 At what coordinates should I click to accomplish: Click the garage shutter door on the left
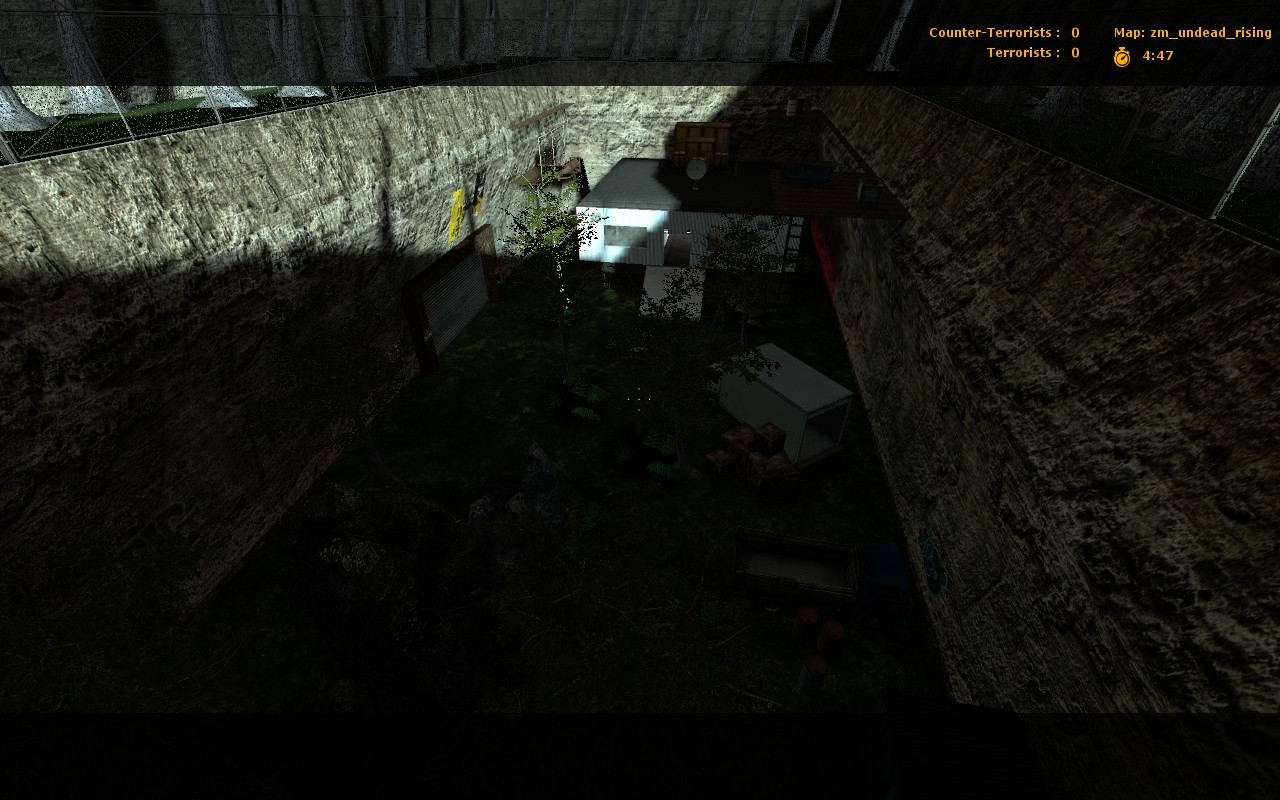point(455,300)
